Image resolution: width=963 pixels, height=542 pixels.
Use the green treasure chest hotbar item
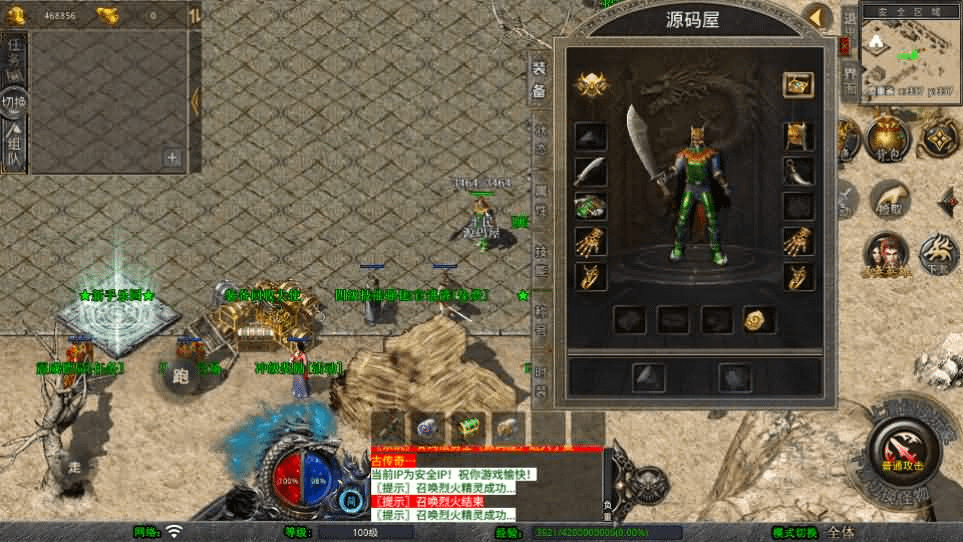pyautogui.click(x=465, y=426)
